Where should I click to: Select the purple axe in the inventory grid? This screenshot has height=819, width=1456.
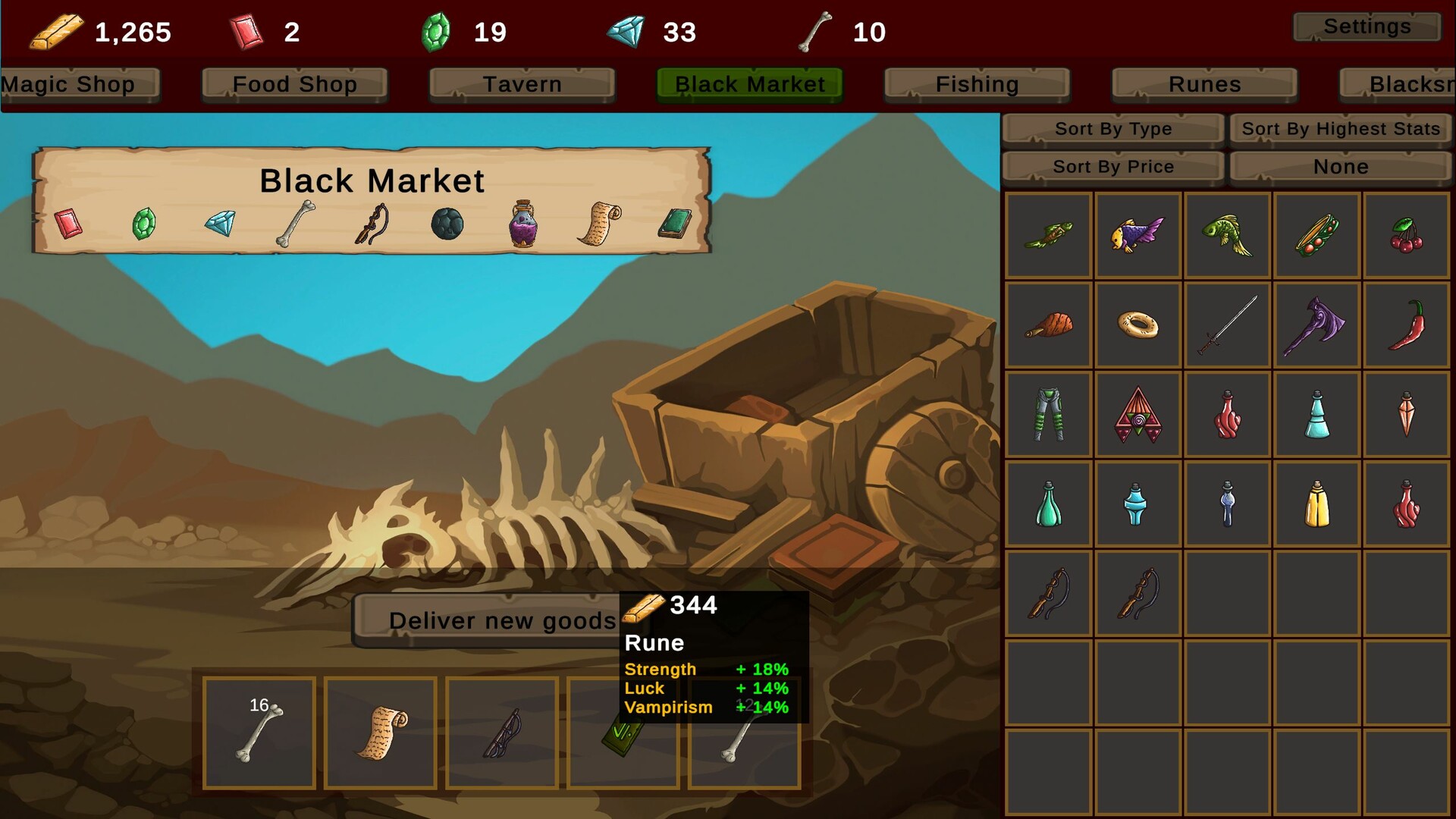point(1316,325)
